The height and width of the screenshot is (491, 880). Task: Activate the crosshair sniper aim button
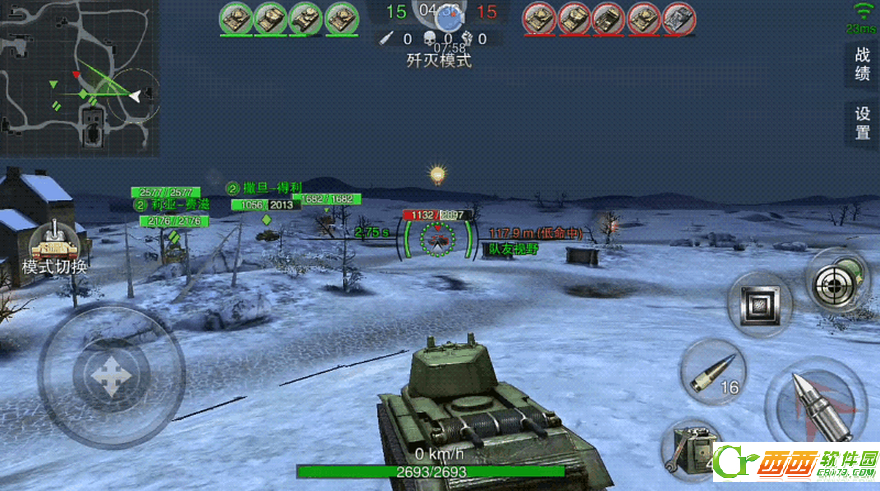(838, 283)
